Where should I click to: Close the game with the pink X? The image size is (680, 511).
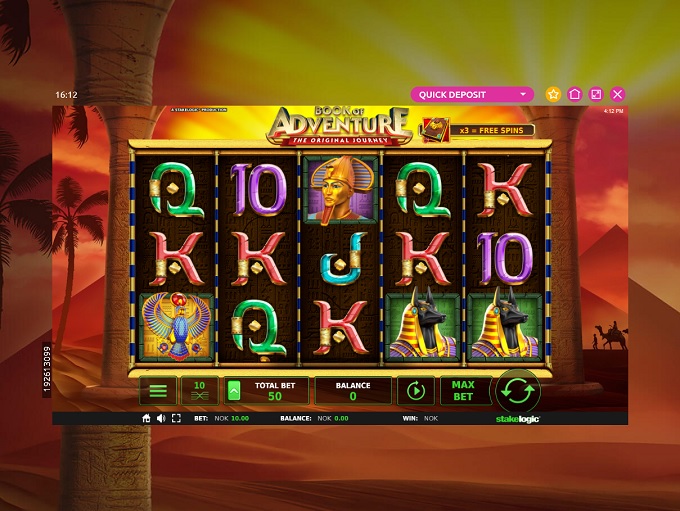pos(617,94)
